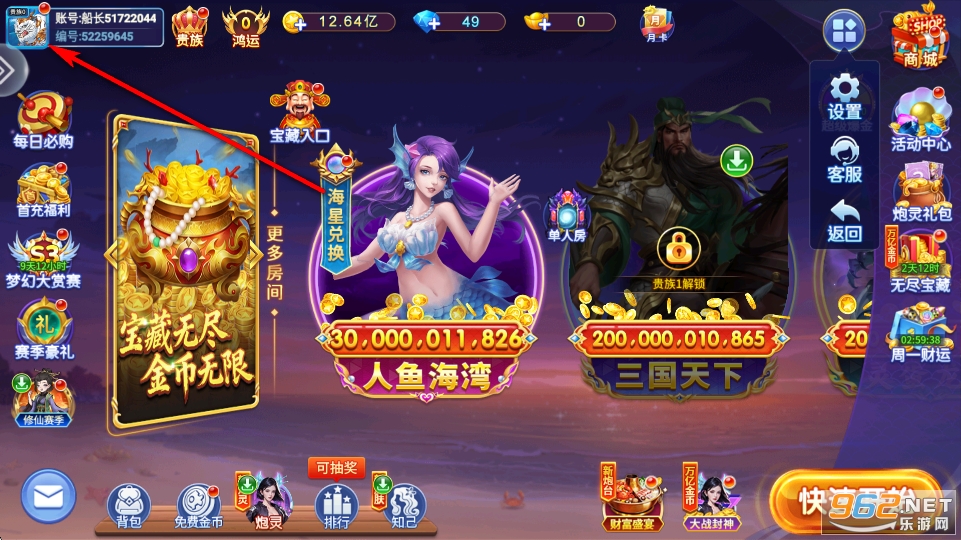Open the 鸿运 fortune badge

point(245,25)
